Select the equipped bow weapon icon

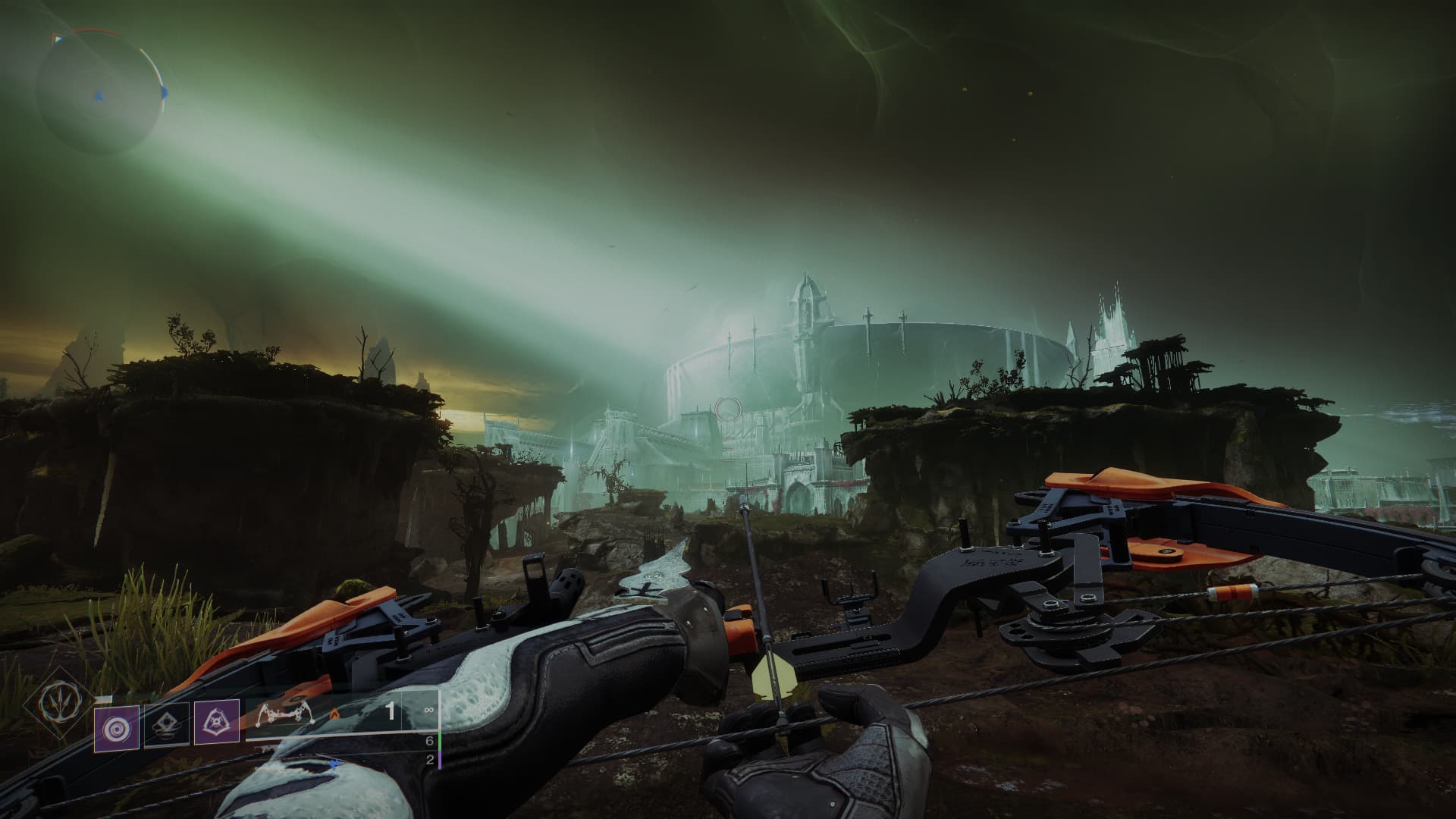287,717
